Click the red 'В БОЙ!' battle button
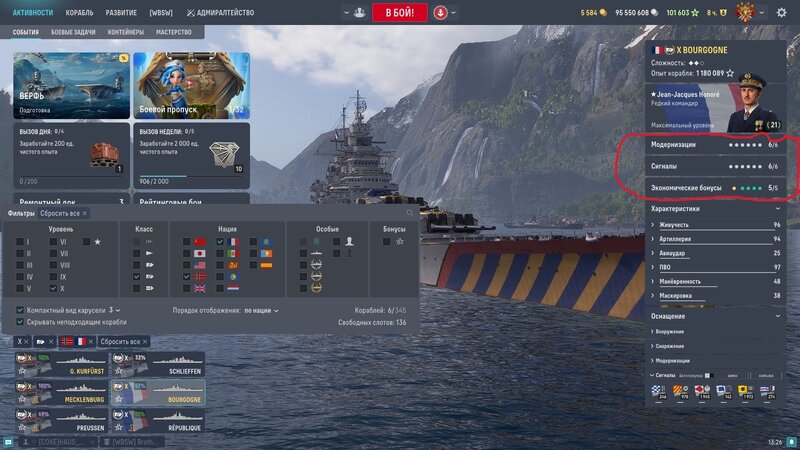Screen dimensions: 800x450 pyautogui.click(x=400, y=13)
